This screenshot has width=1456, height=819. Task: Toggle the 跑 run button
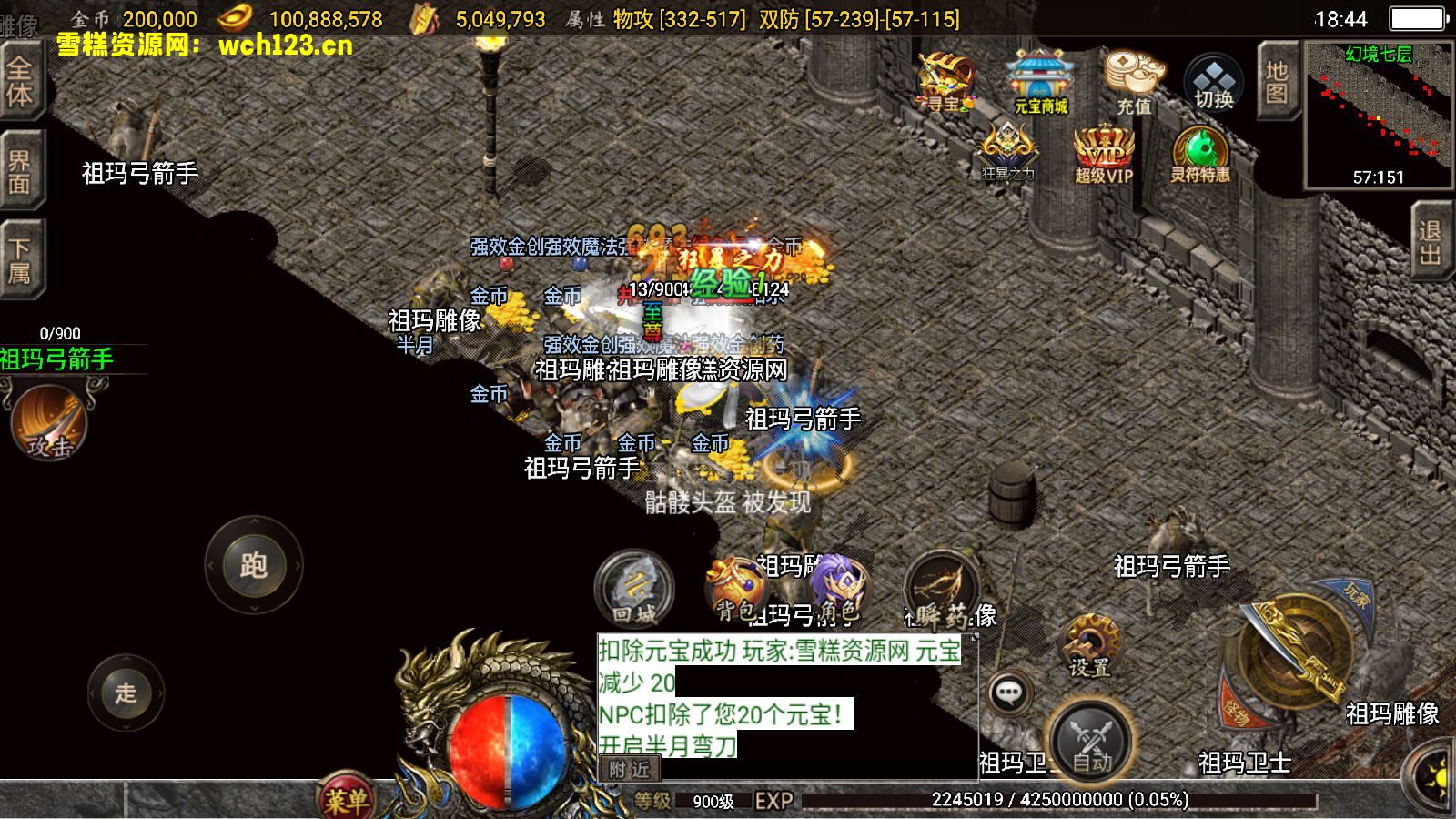click(x=253, y=565)
